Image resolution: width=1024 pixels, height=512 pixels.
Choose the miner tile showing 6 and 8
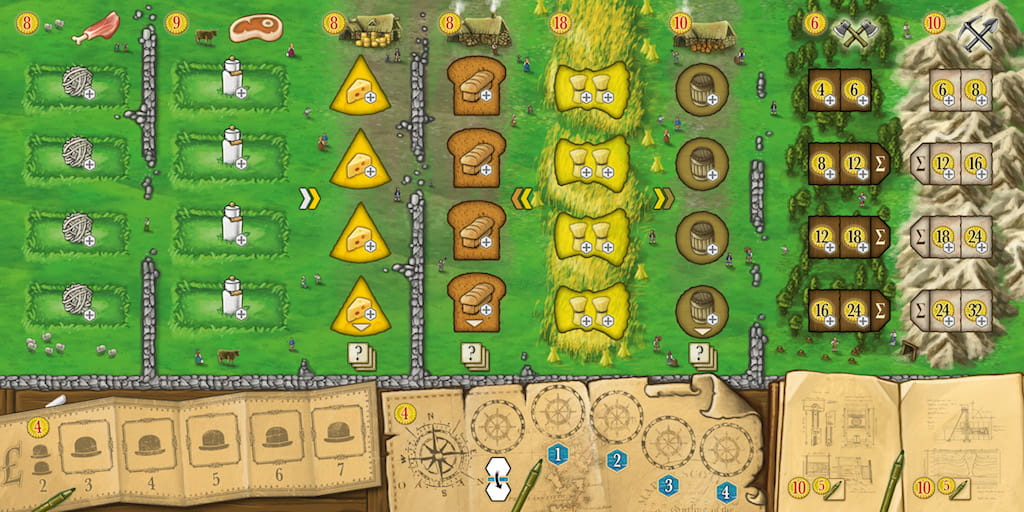pos(960,90)
